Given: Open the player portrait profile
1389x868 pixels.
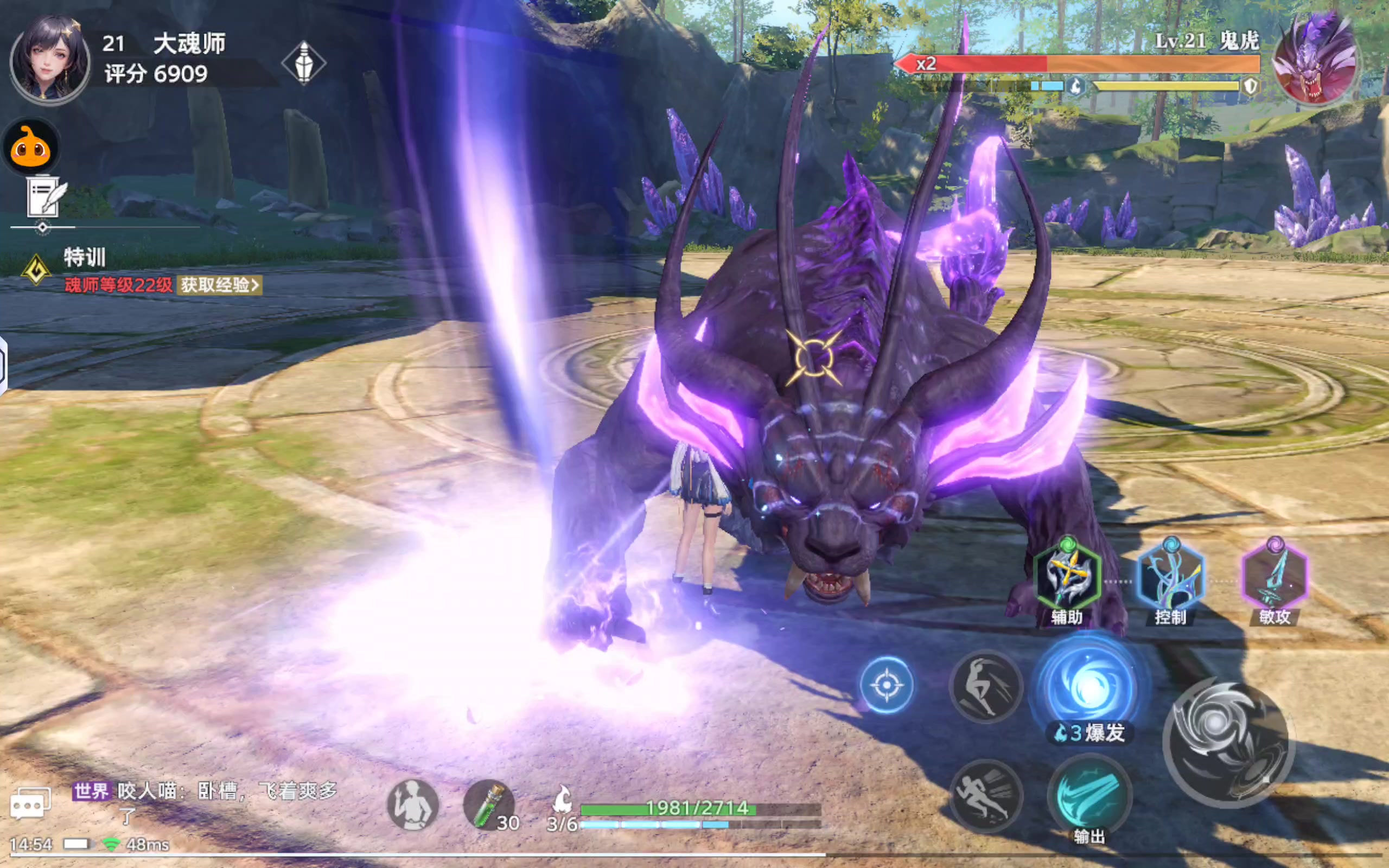Looking at the screenshot, I should (50, 59).
